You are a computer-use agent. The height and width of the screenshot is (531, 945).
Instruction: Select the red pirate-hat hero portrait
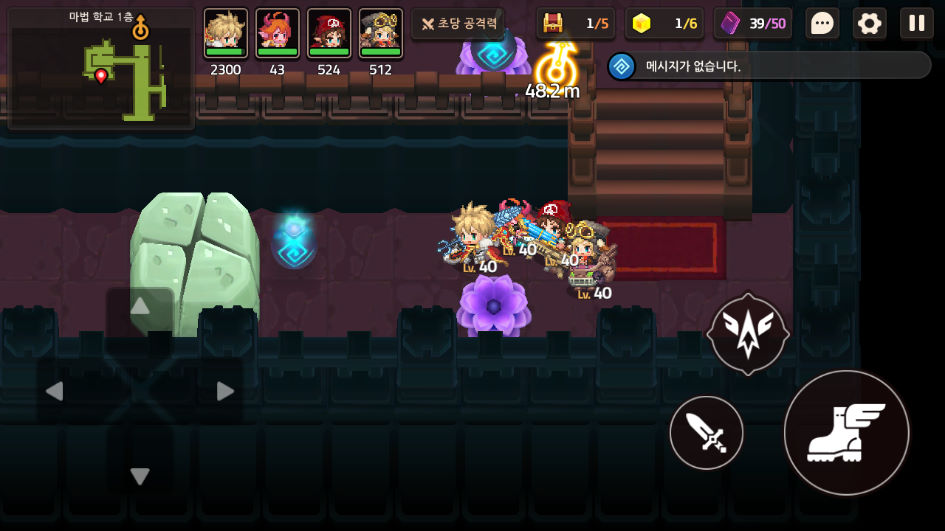tap(329, 34)
